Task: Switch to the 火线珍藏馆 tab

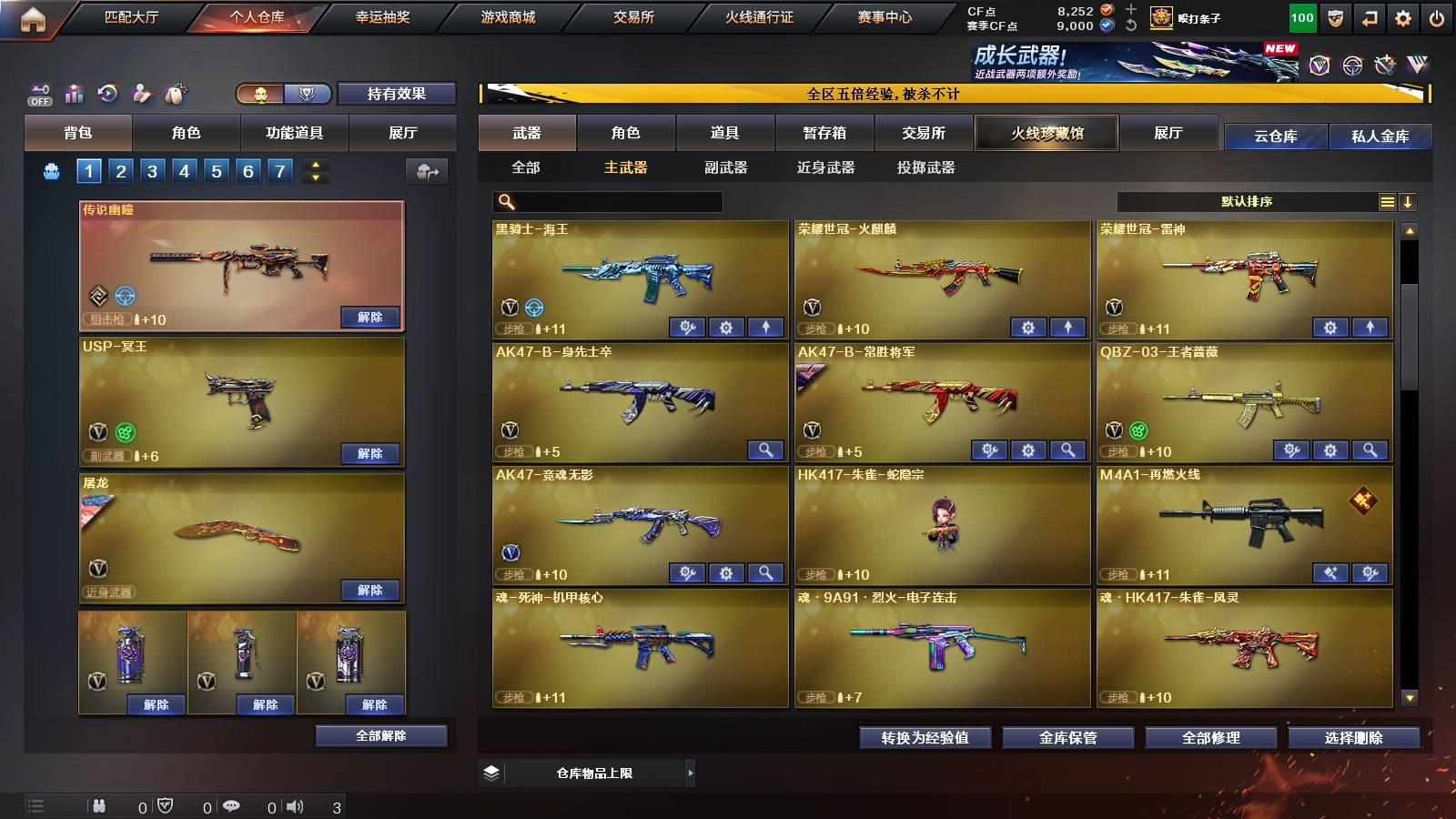Action: 1046,133
